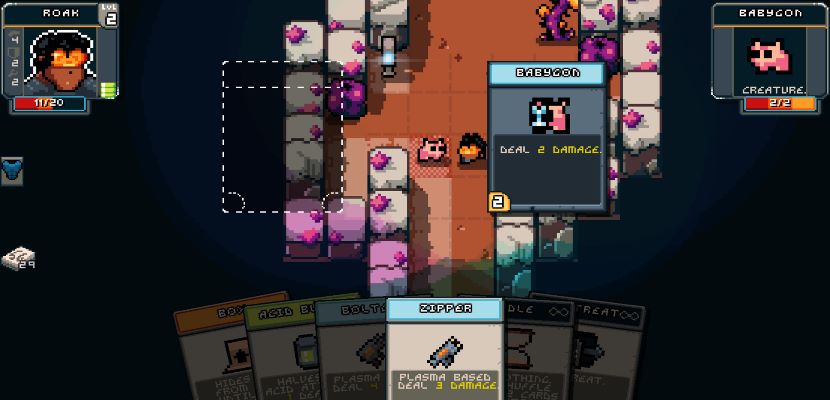Click the Babygon target portrait panel
The image size is (830, 400).
(x=770, y=55)
